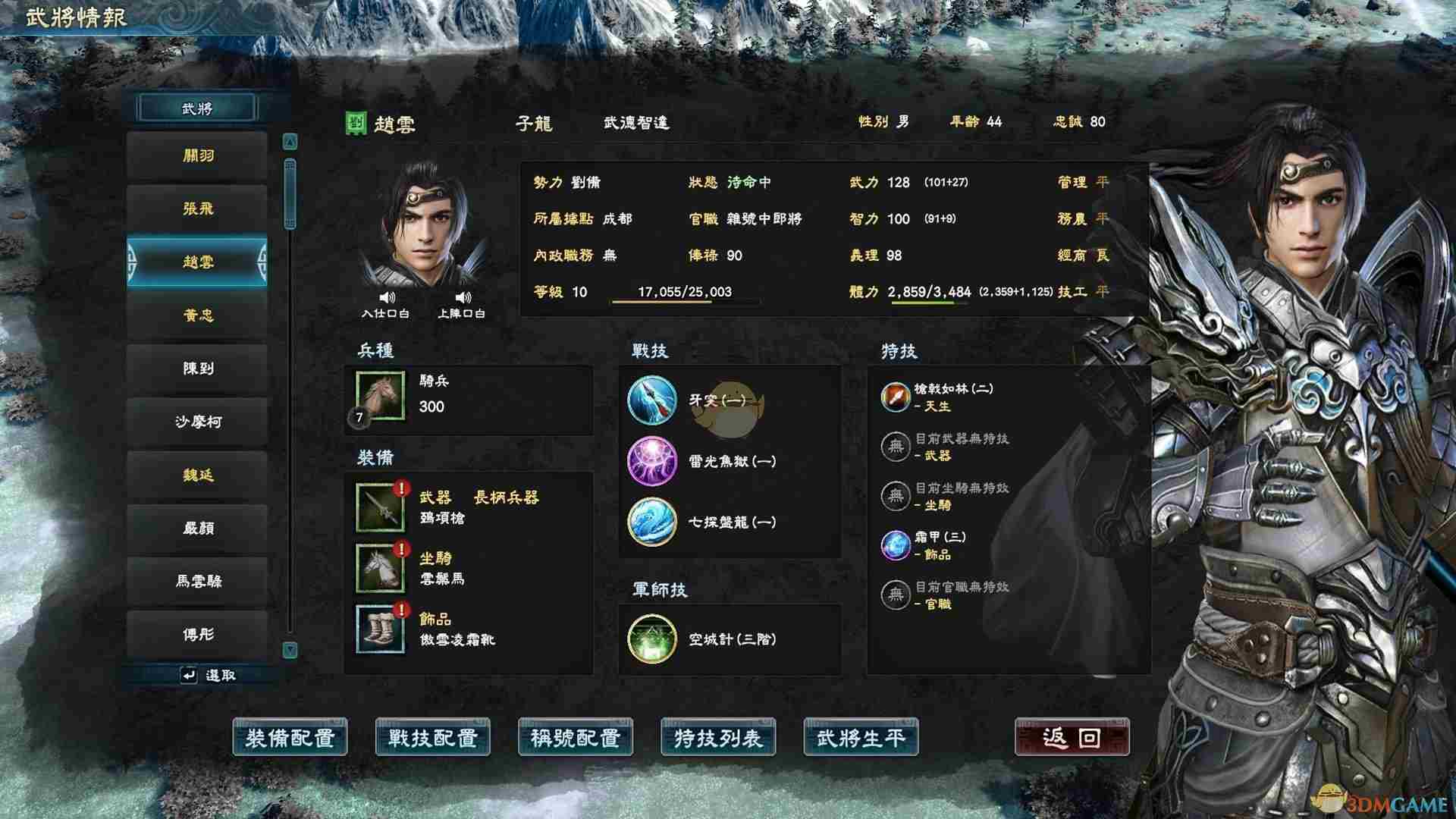Select the 空城計 strategist skill icon
Viewport: 1456px width, 819px height.
point(652,639)
